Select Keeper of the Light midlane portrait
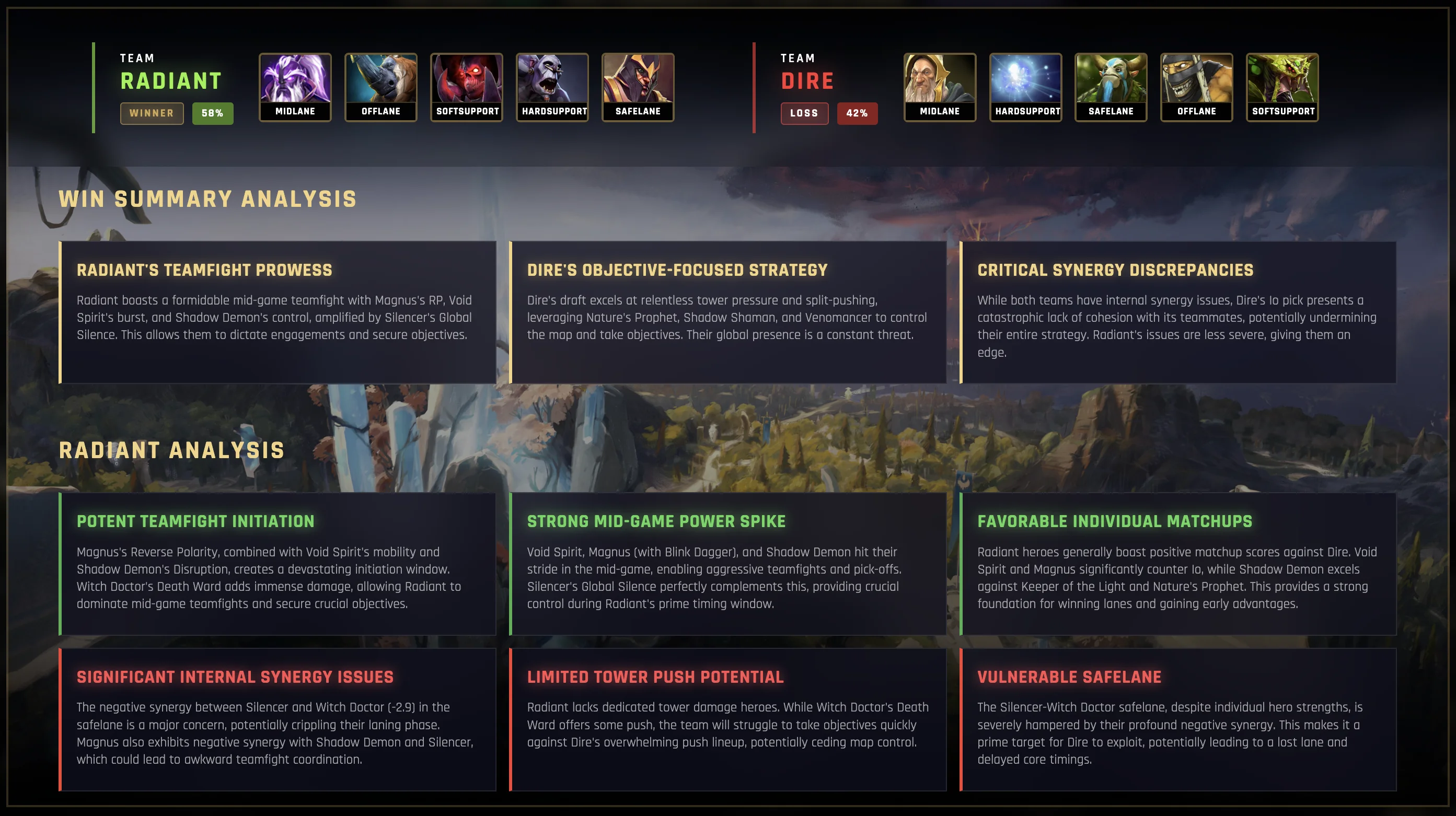This screenshot has width=1456, height=816. coord(939,87)
